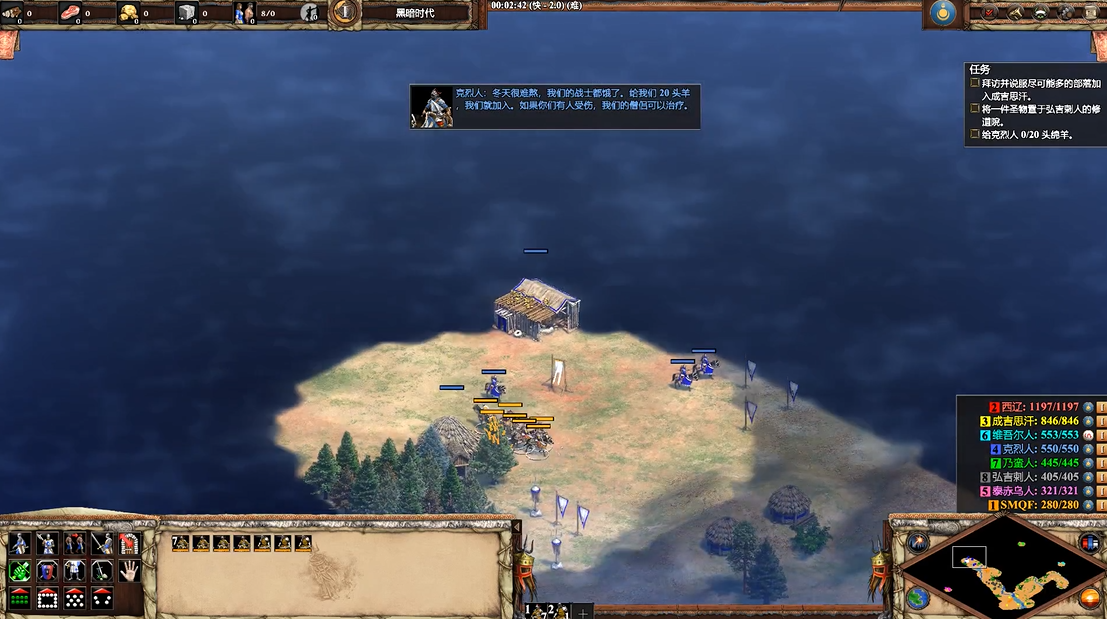This screenshot has height=619, width=1107.
Task: Click the open hand stop command
Action: pos(128,571)
